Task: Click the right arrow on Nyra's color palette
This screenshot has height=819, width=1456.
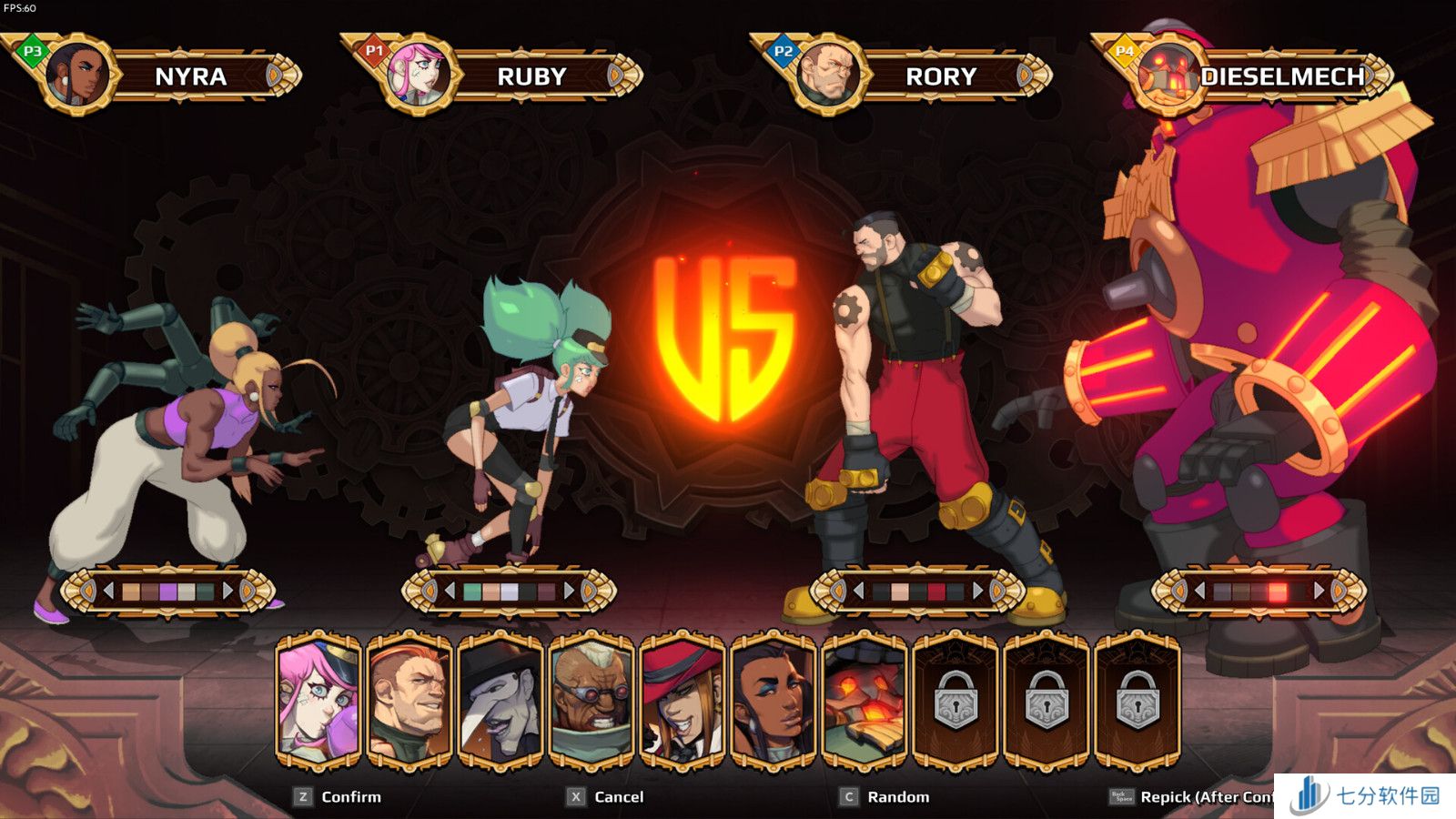Action: pyautogui.click(x=228, y=591)
